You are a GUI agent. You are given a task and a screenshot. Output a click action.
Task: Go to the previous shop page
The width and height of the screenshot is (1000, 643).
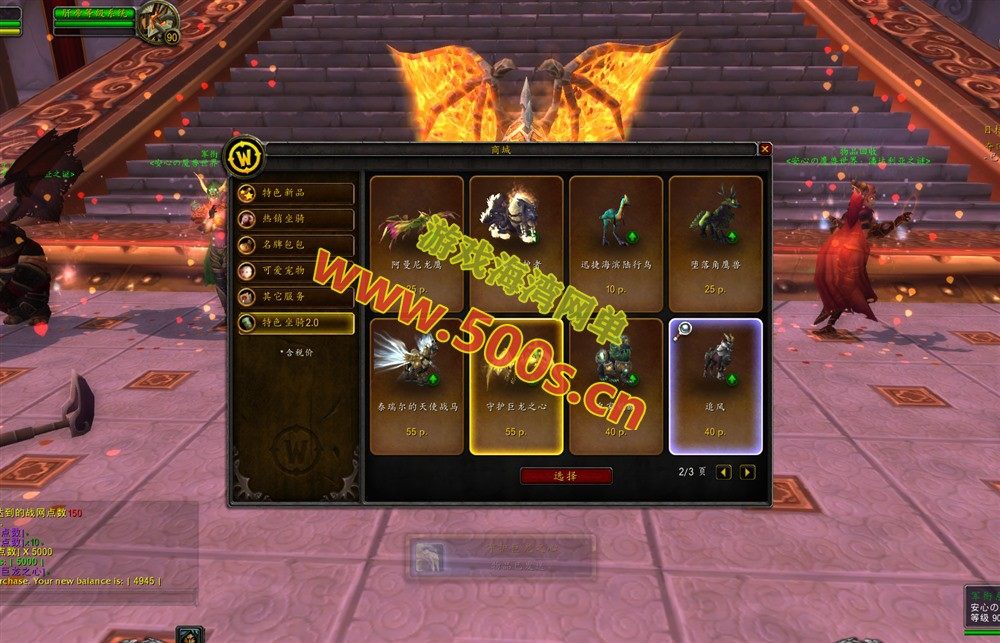[x=724, y=472]
